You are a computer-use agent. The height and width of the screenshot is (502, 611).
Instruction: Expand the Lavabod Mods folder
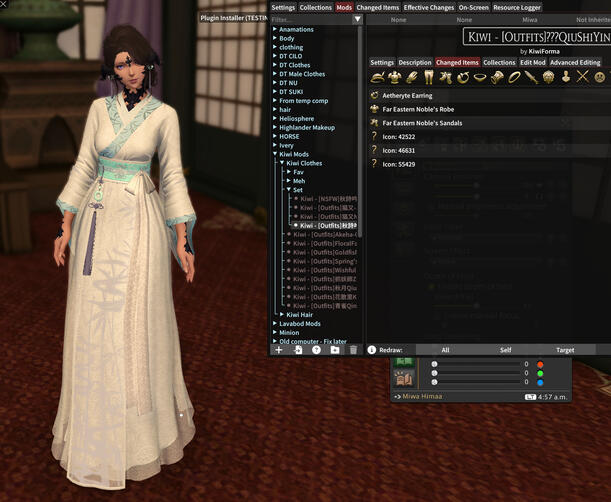[299, 324]
